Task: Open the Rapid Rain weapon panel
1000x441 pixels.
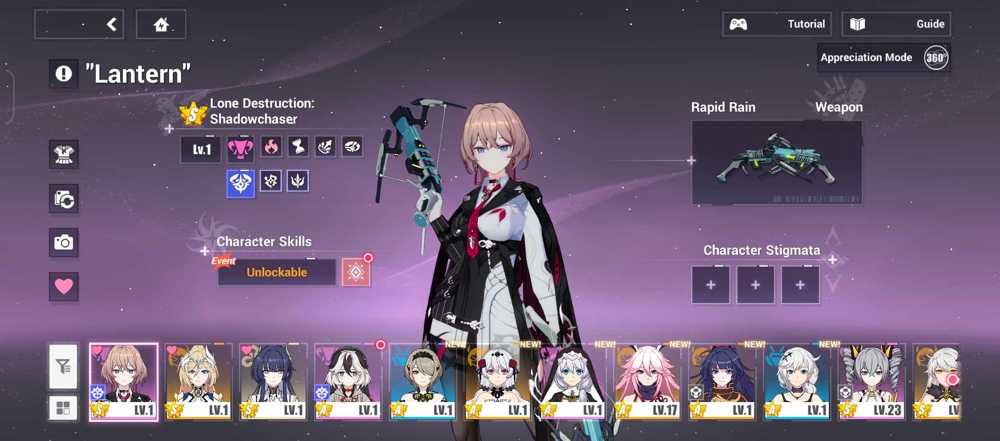Action: tap(776, 161)
